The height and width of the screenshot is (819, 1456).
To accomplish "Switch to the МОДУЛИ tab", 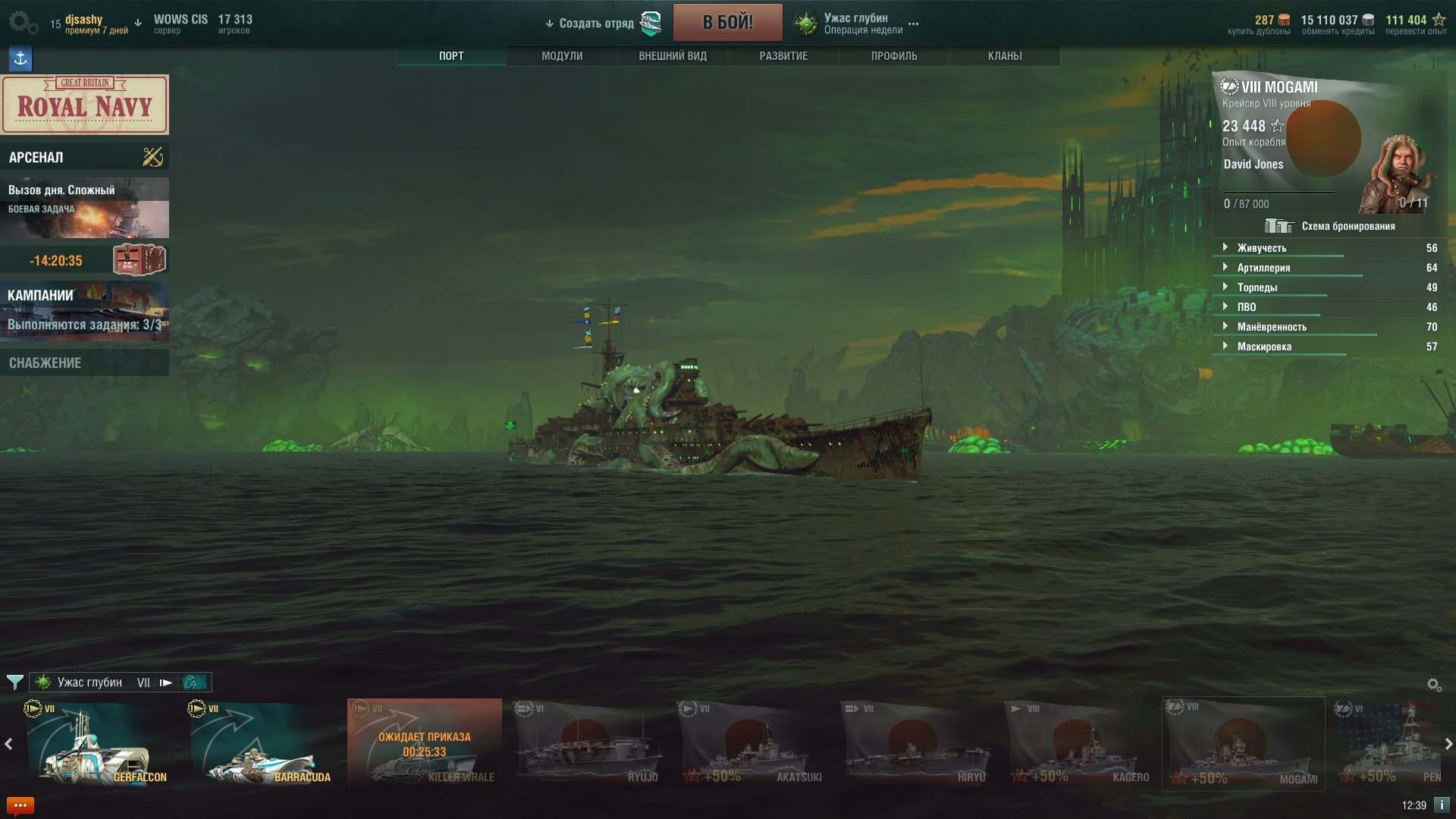I will pyautogui.click(x=562, y=56).
